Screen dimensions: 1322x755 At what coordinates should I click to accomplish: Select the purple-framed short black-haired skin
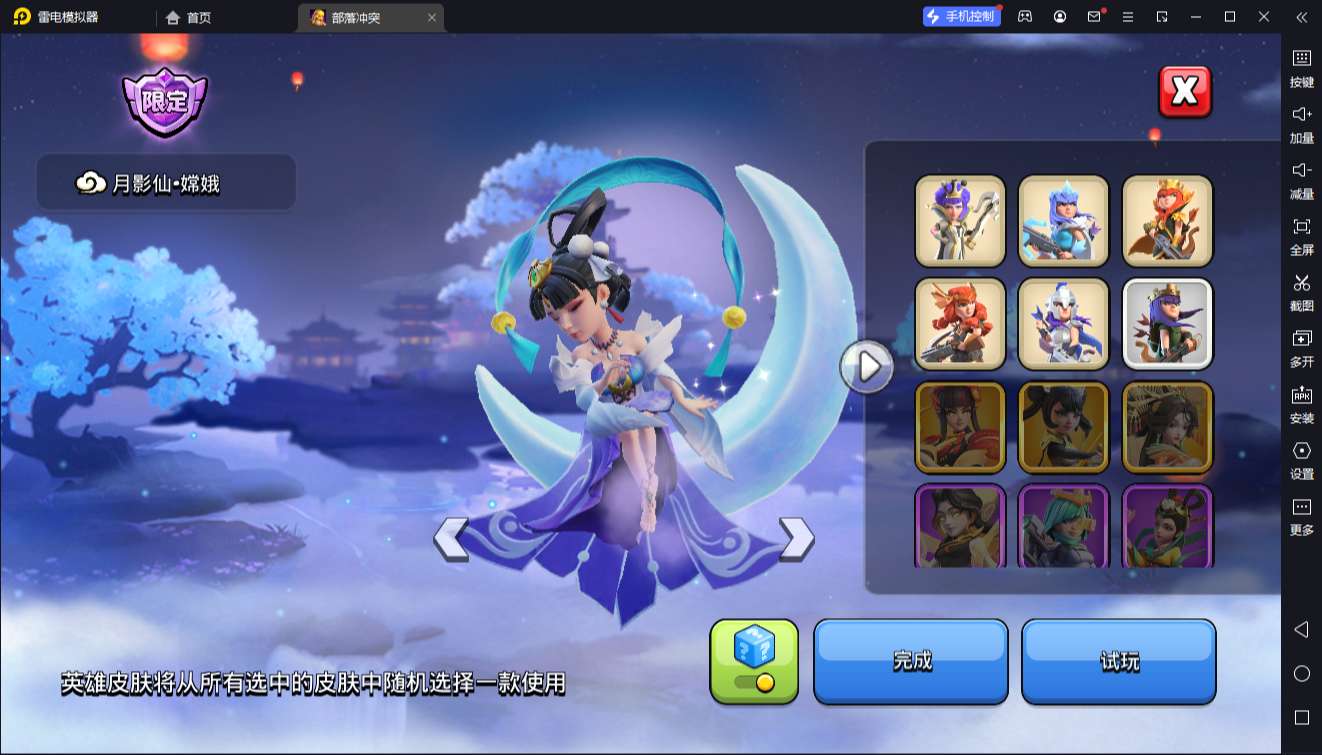960,526
